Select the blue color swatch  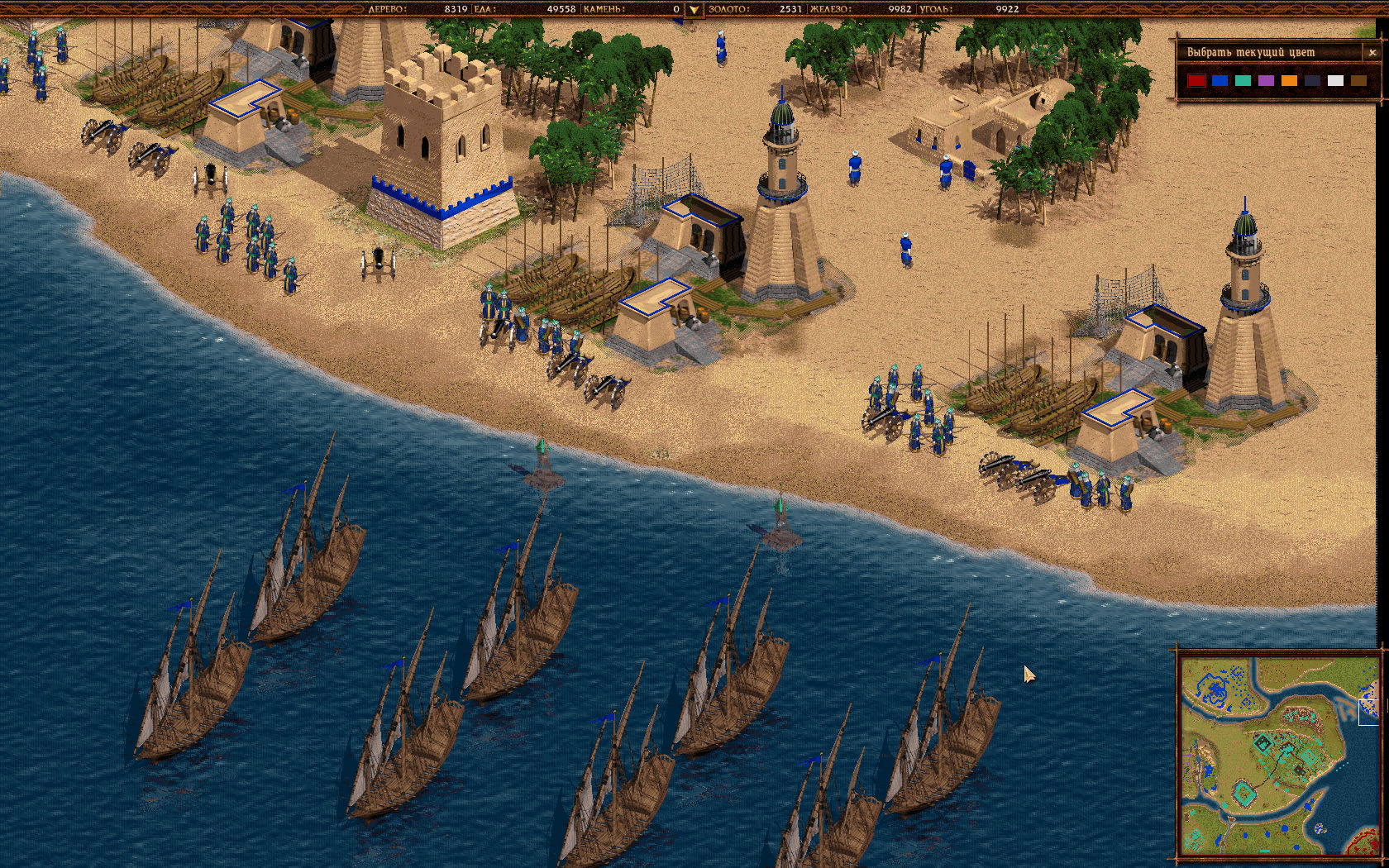[x=1220, y=80]
